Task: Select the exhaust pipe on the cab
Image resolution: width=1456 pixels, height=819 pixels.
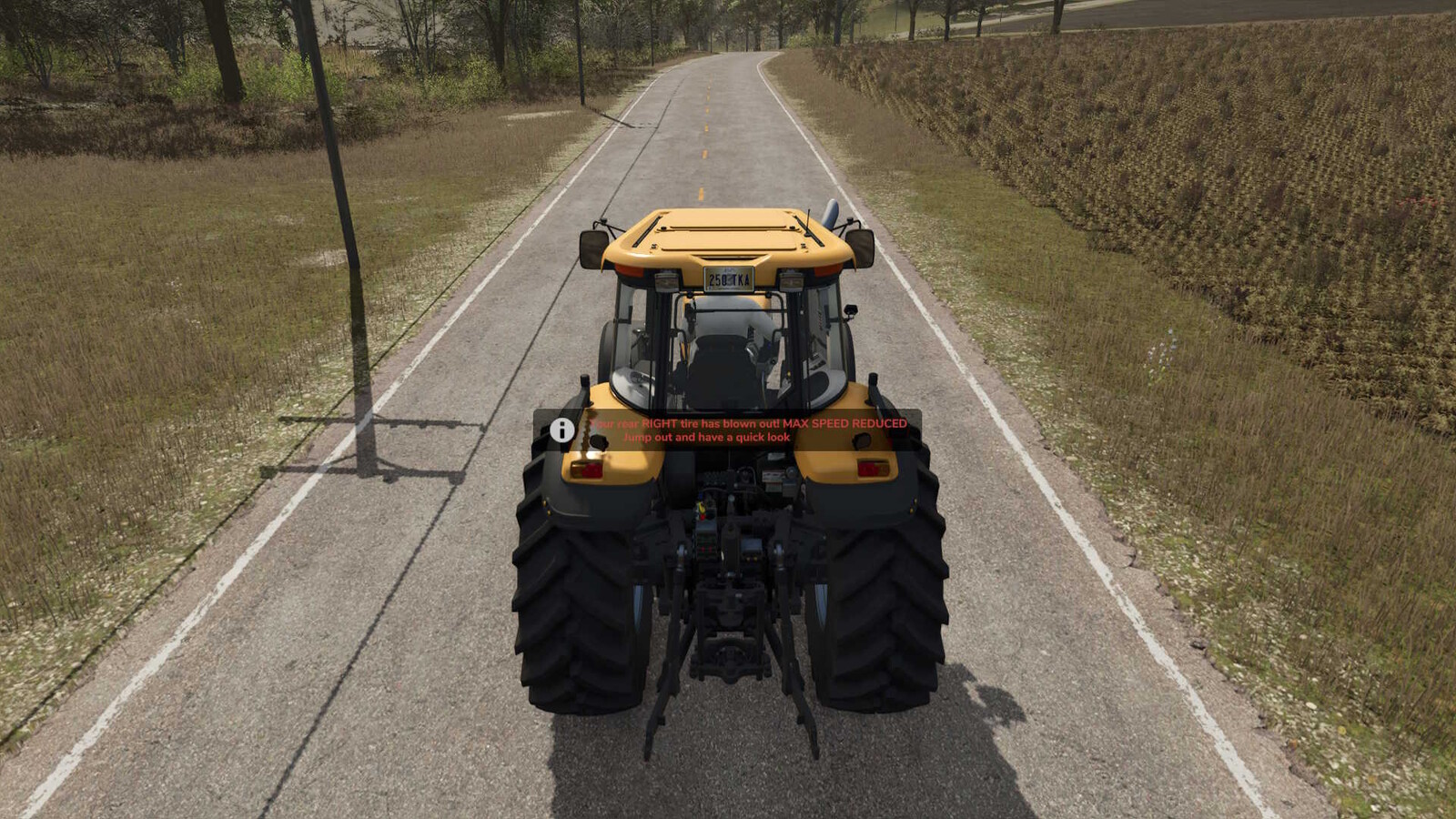Action: pos(831,215)
